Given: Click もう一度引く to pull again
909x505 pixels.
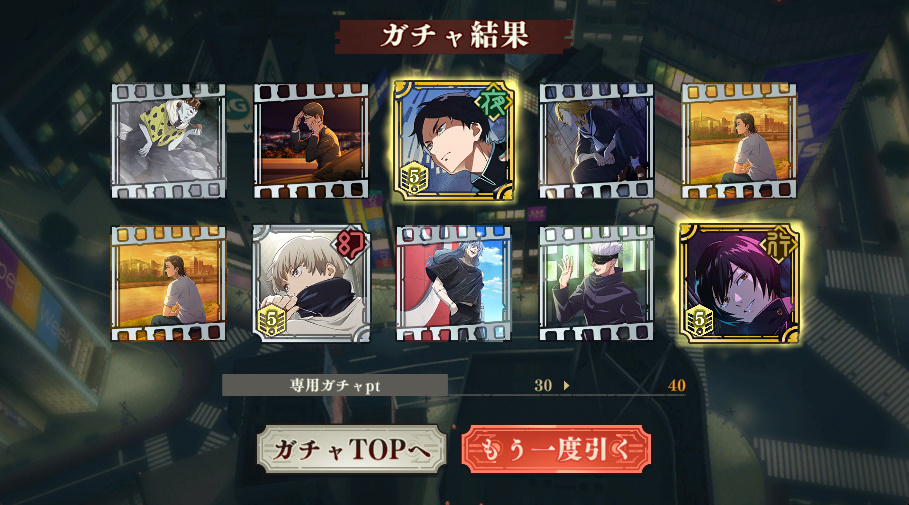Looking at the screenshot, I should (556, 450).
